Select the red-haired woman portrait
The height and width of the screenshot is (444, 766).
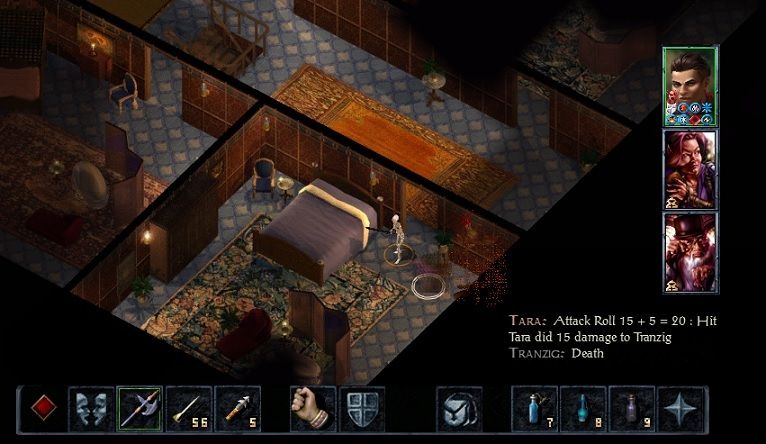tap(689, 168)
